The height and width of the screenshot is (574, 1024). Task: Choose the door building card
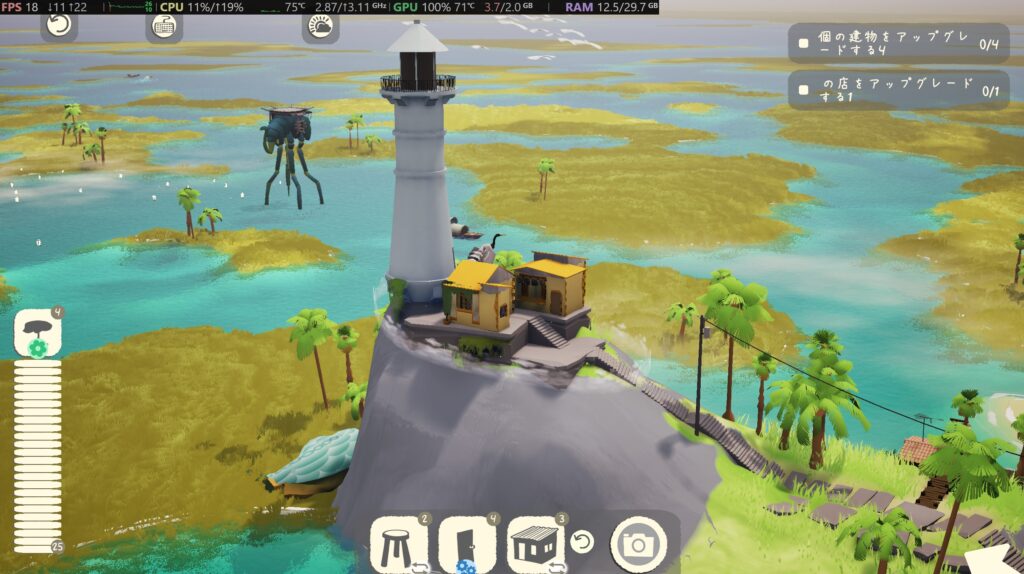(x=468, y=545)
